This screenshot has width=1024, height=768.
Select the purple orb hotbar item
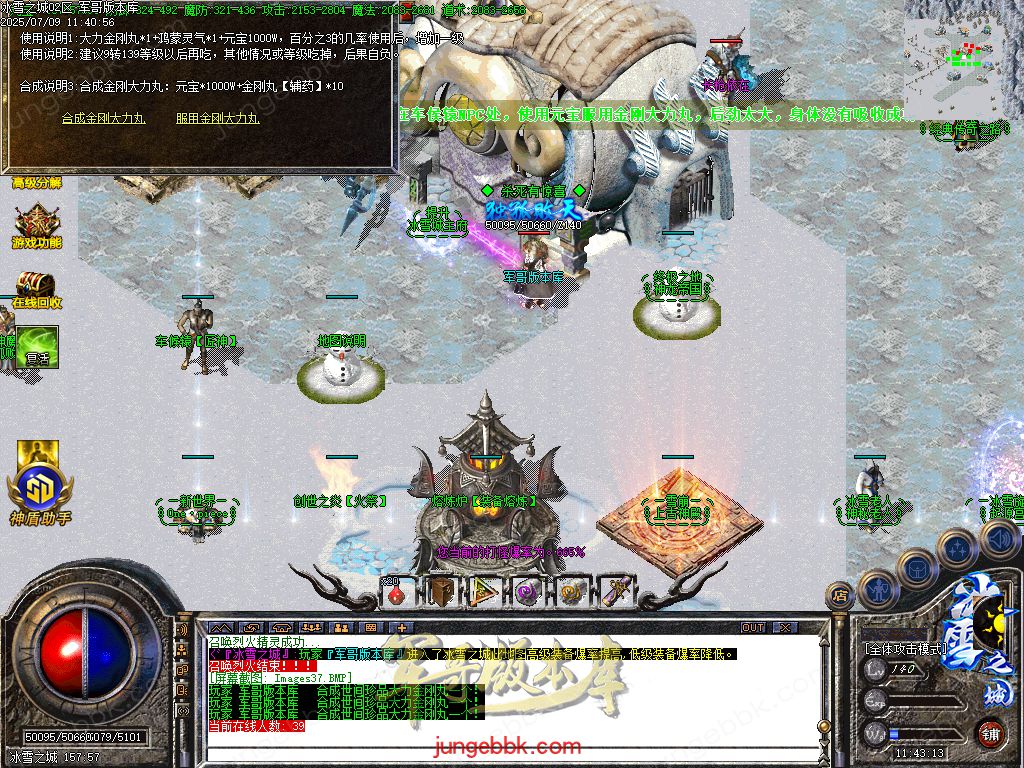527,592
